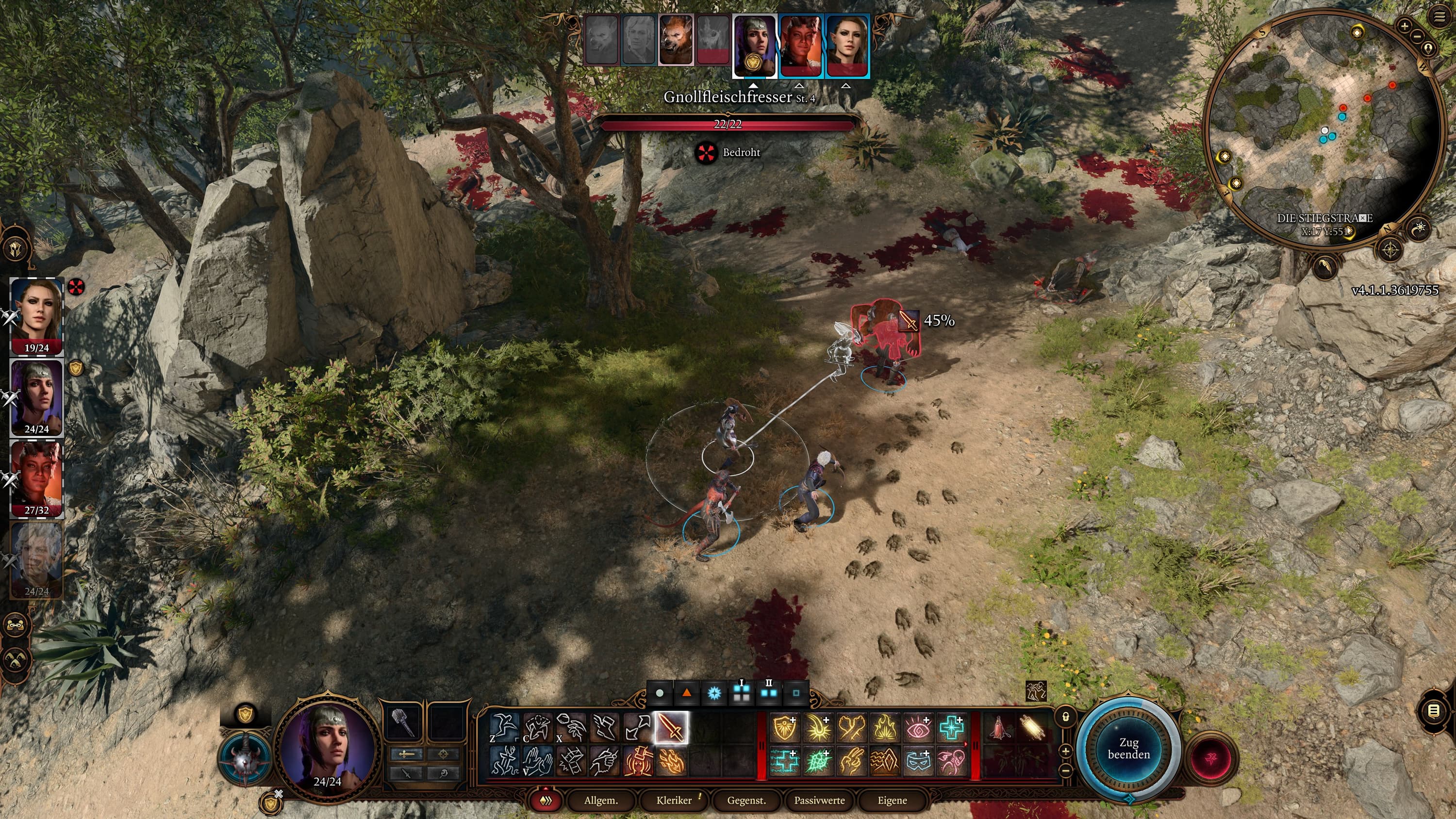Use the red potion bottle item

(x=999, y=727)
